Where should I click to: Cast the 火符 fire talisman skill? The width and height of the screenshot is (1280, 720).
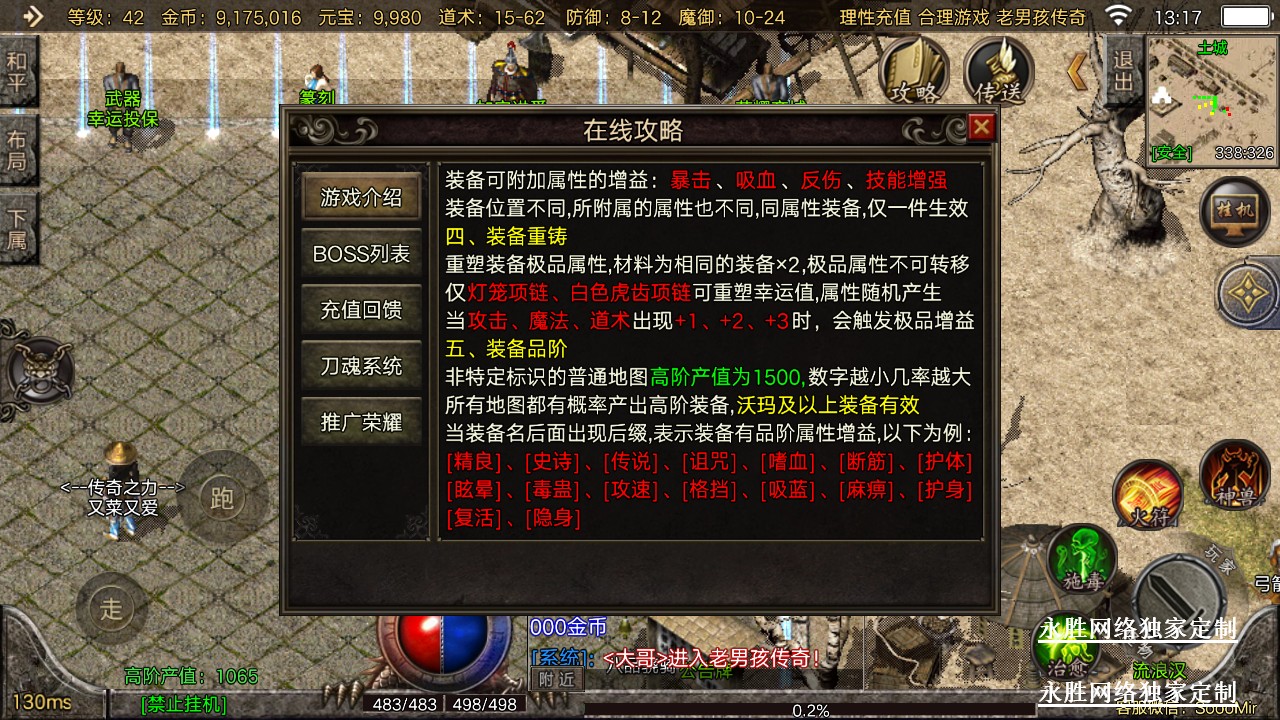pos(1148,495)
